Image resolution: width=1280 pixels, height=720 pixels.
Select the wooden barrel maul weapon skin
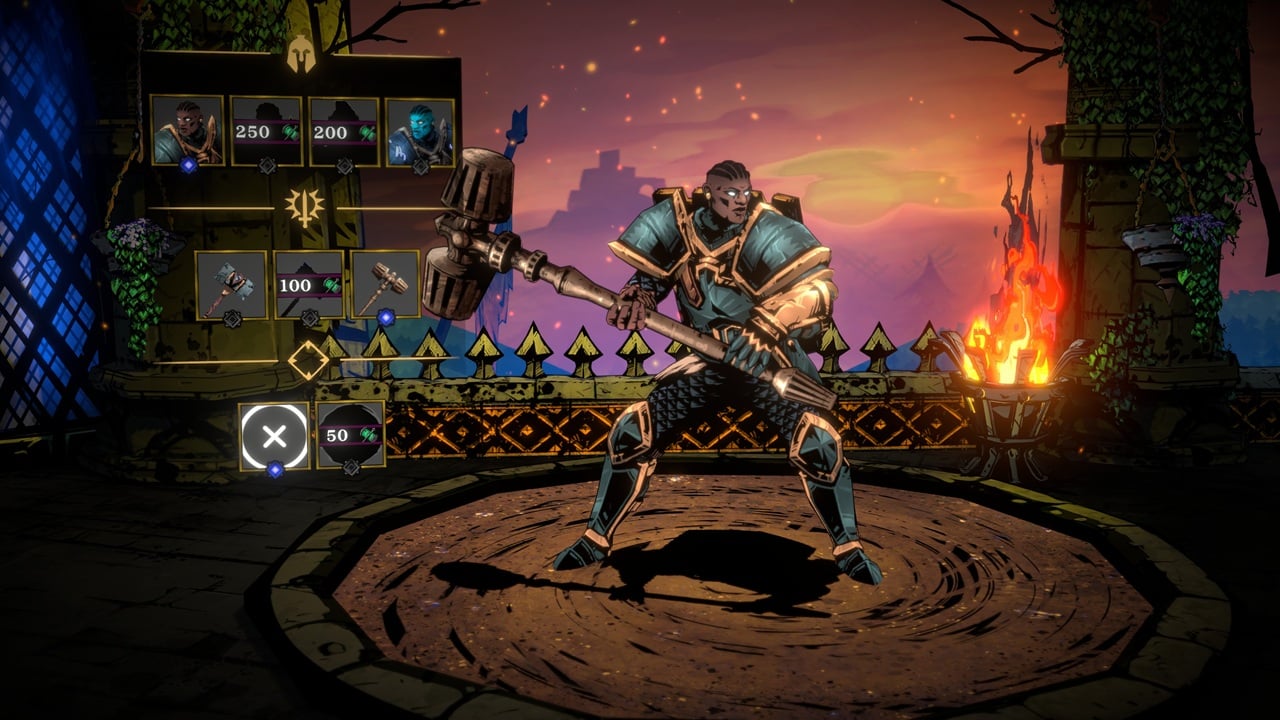click(385, 284)
